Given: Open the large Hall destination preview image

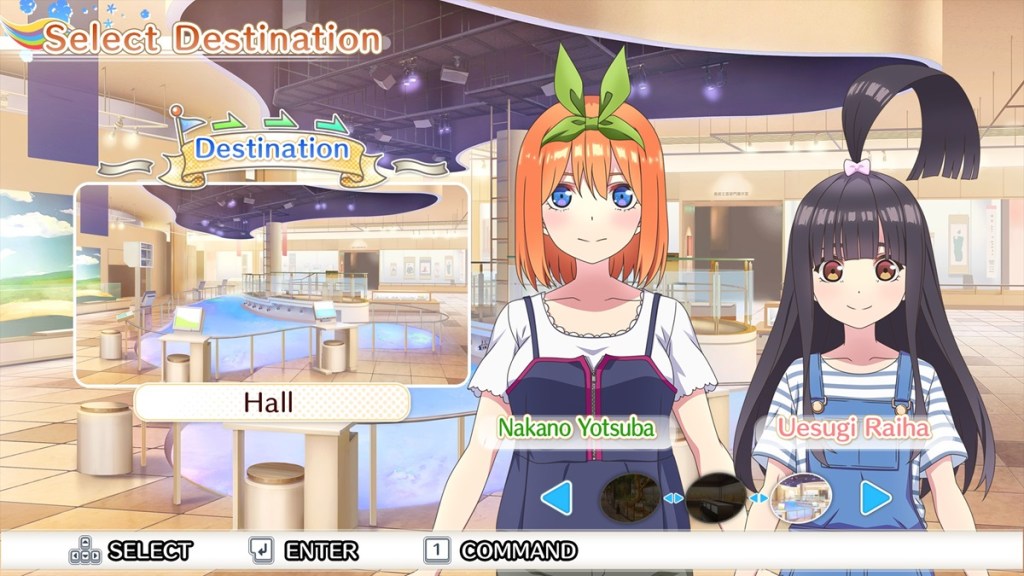Looking at the screenshot, I should point(271,284).
